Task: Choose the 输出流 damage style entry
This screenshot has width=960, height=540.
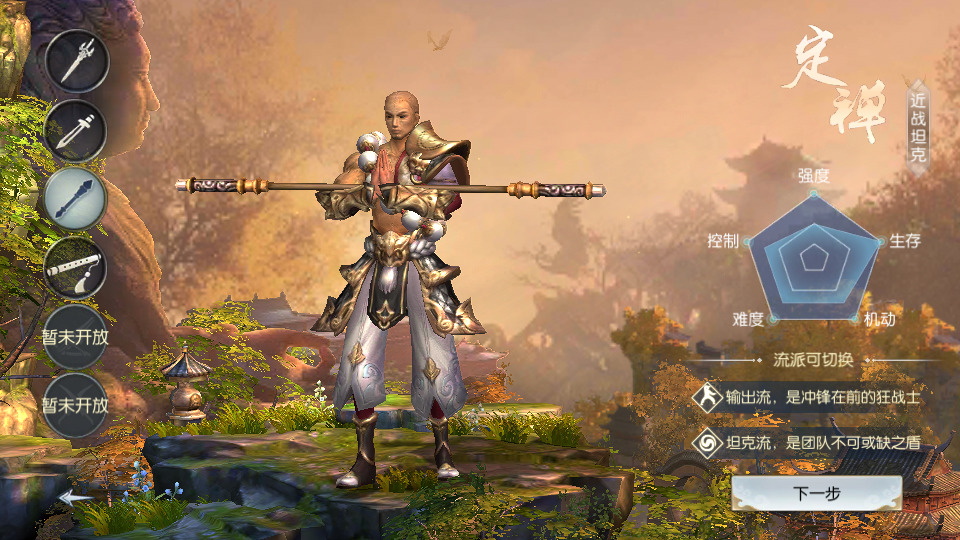Action: [x=808, y=397]
